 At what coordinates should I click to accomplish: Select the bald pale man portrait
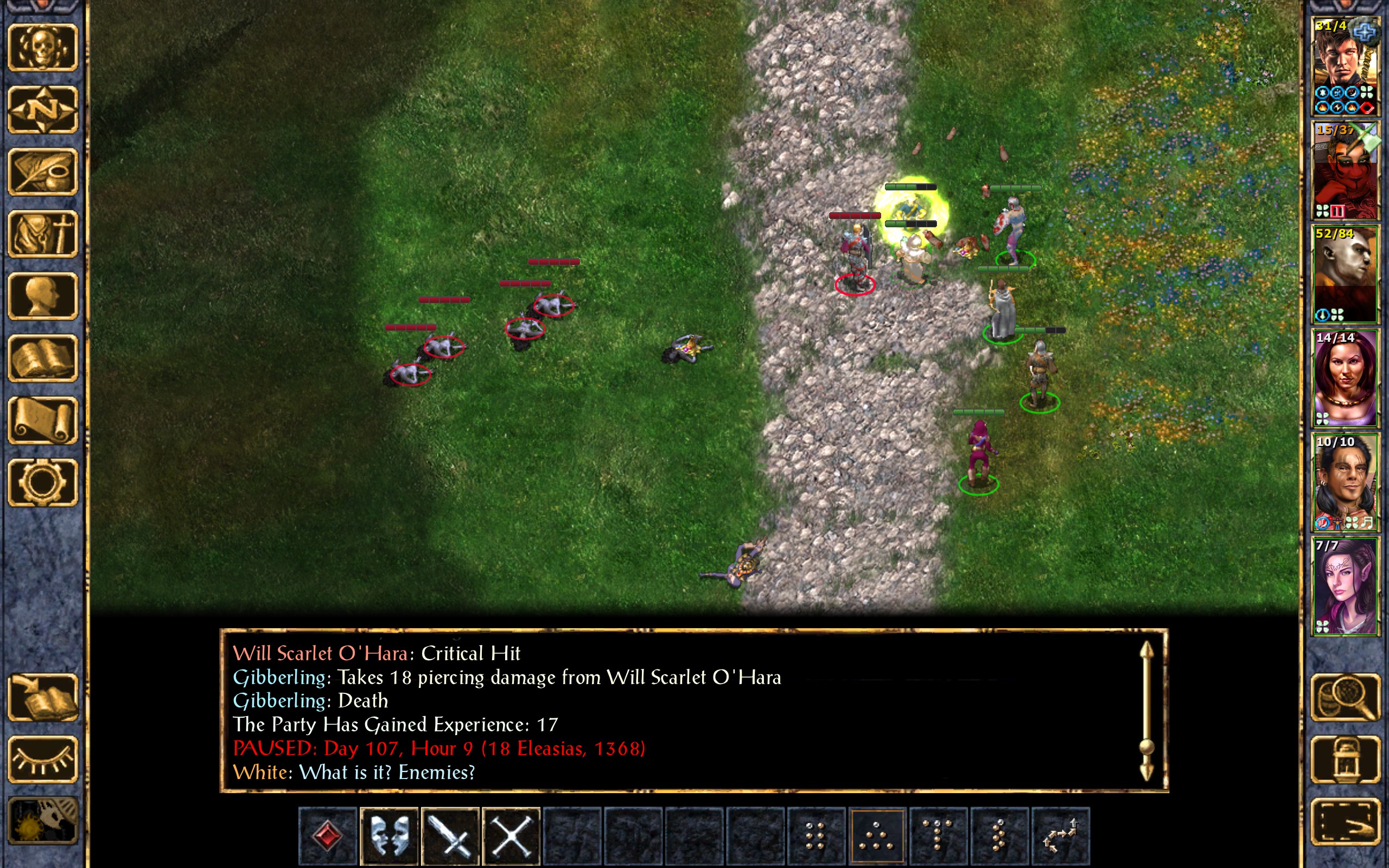[x=1345, y=275]
